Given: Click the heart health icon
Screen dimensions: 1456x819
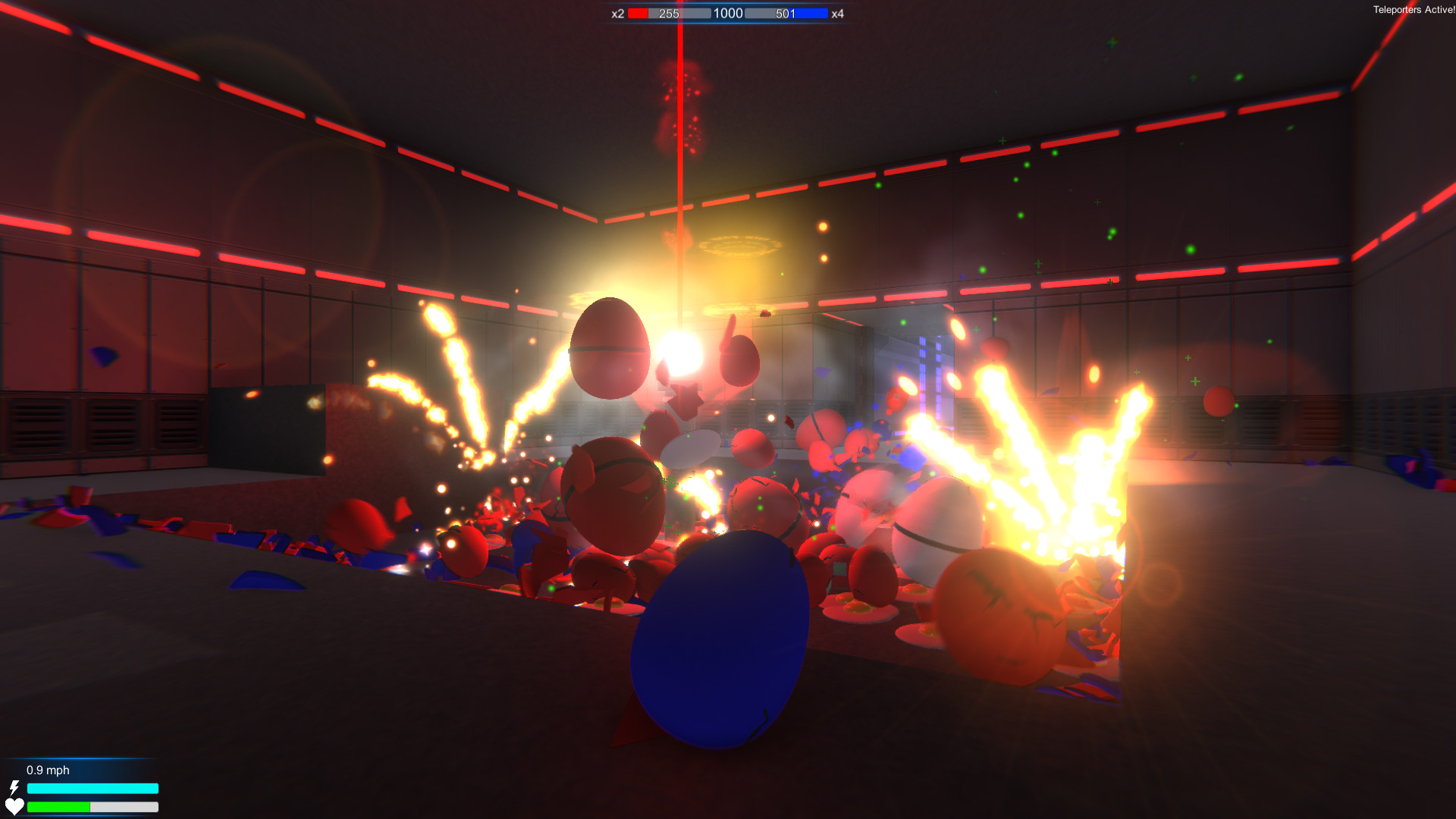Looking at the screenshot, I should click(16, 807).
